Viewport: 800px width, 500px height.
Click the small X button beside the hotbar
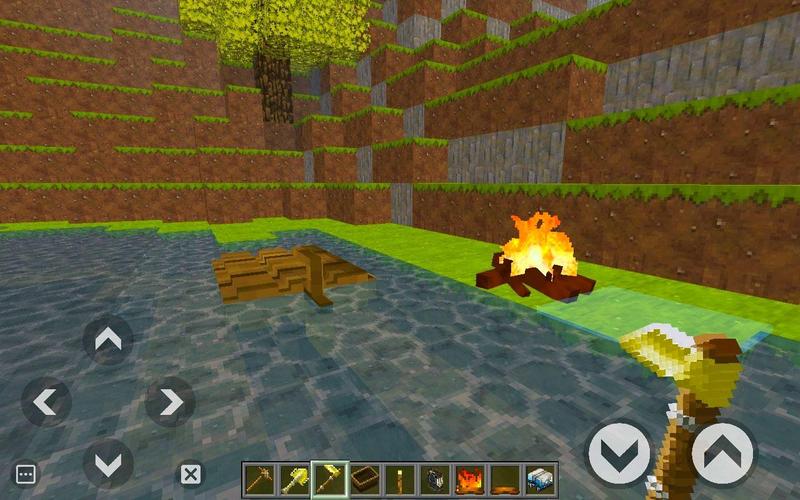190,474
